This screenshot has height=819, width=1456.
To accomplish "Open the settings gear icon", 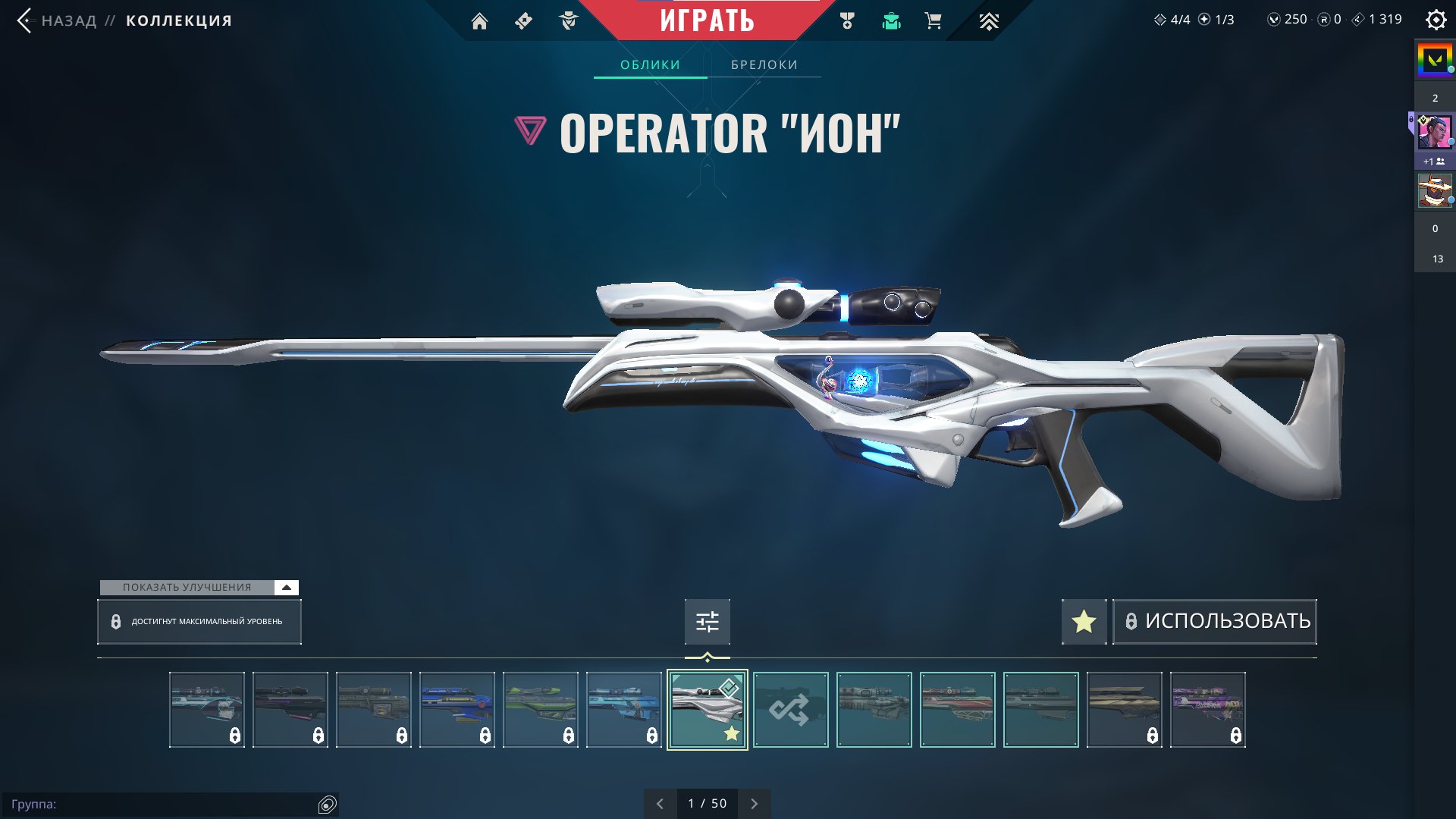I will pyautogui.click(x=1436, y=20).
